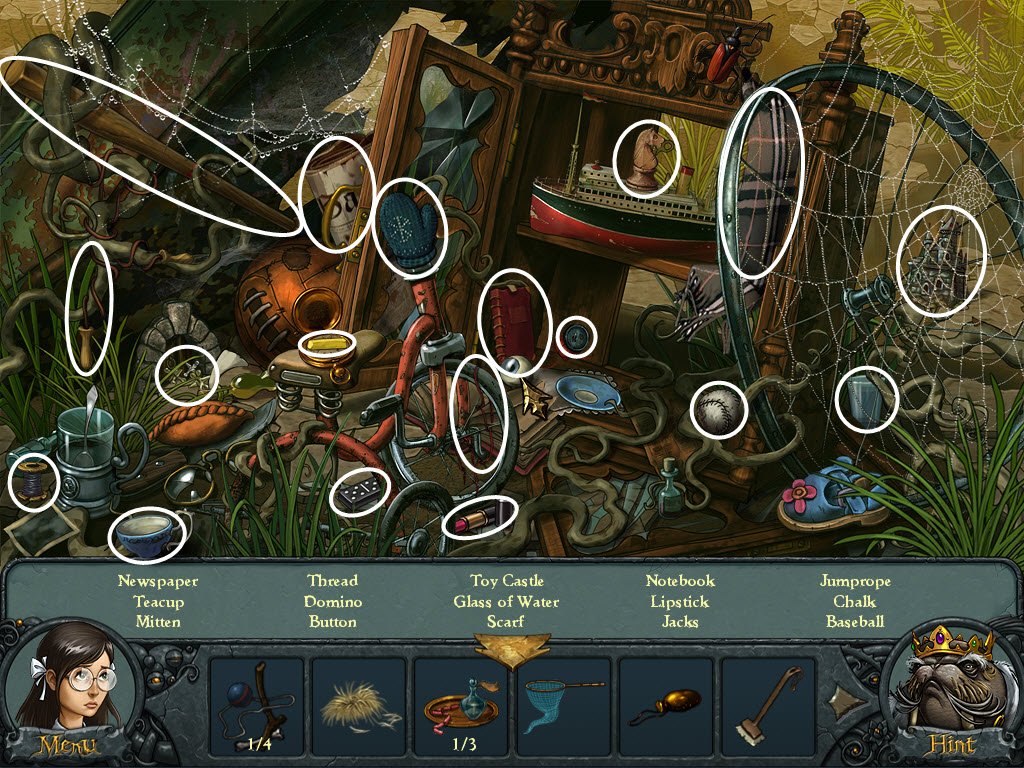Pick the long-handled brush inventory item
Image resolution: width=1024 pixels, height=768 pixels.
[768, 705]
